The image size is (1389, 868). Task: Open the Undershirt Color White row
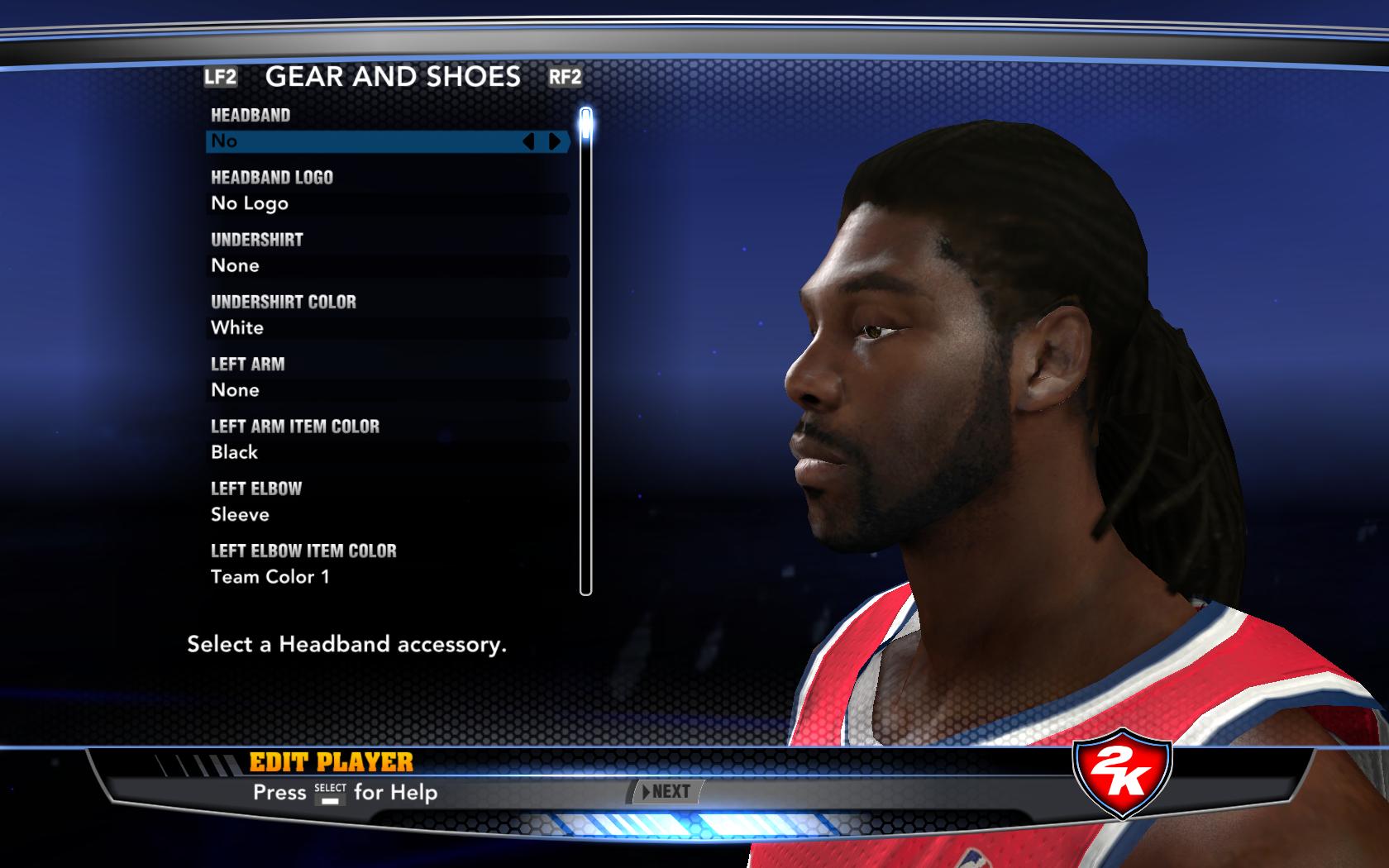tap(387, 328)
